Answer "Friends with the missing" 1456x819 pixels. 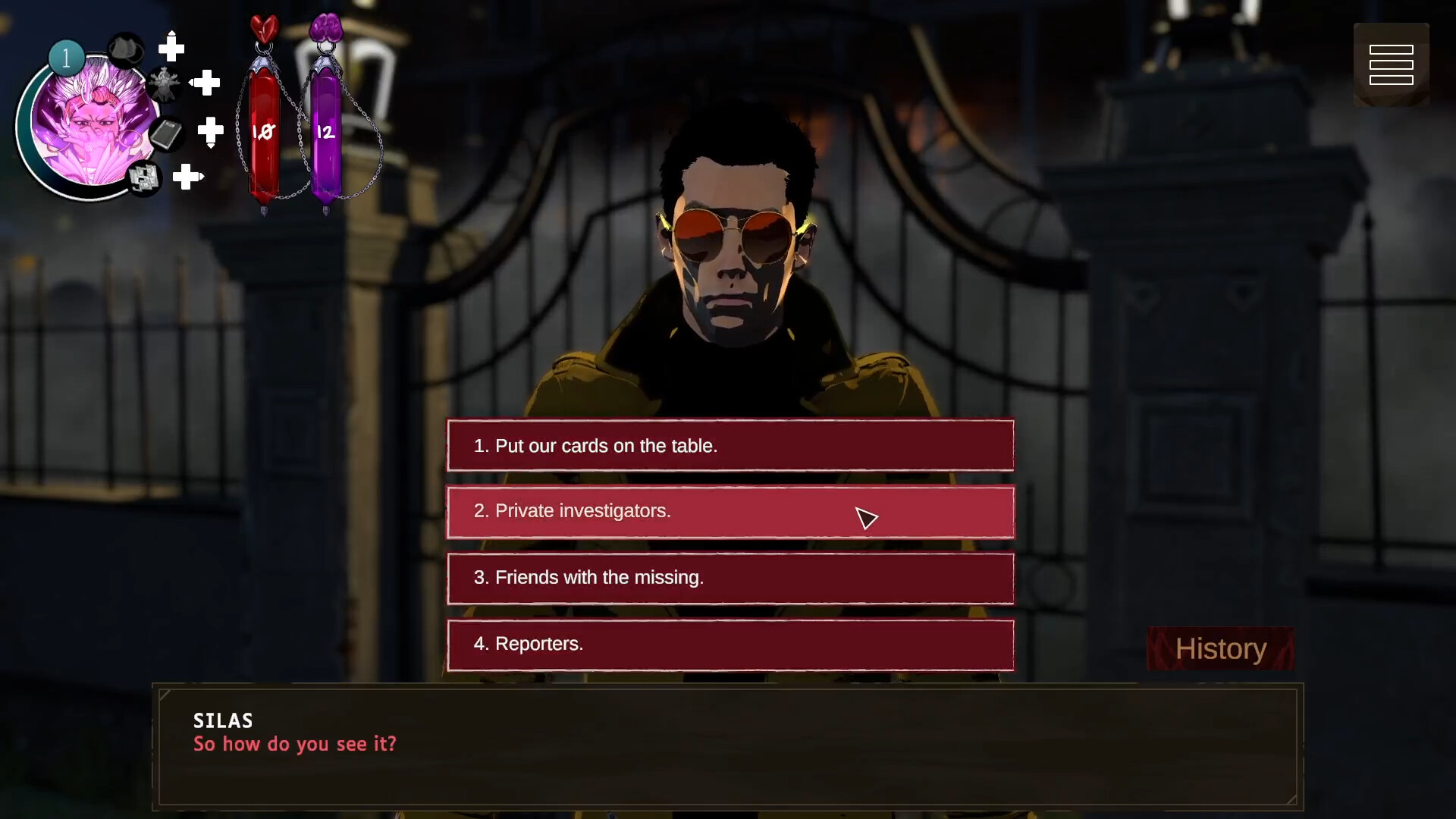(x=730, y=579)
